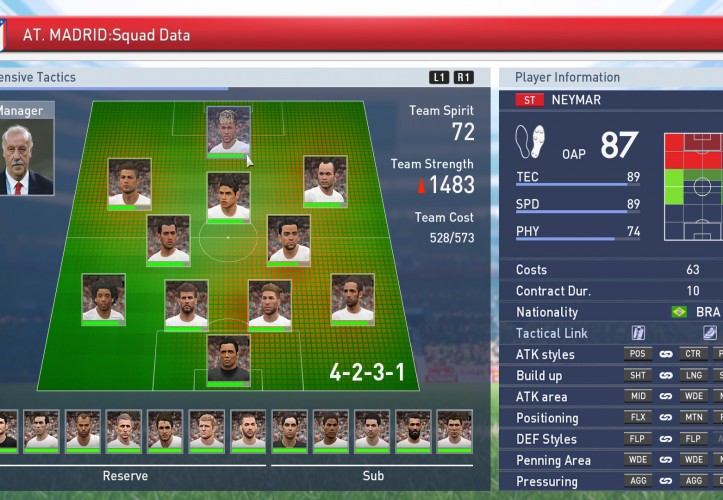Click the manager portrait
Image resolution: width=723 pixels, height=500 pixels.
(24, 160)
